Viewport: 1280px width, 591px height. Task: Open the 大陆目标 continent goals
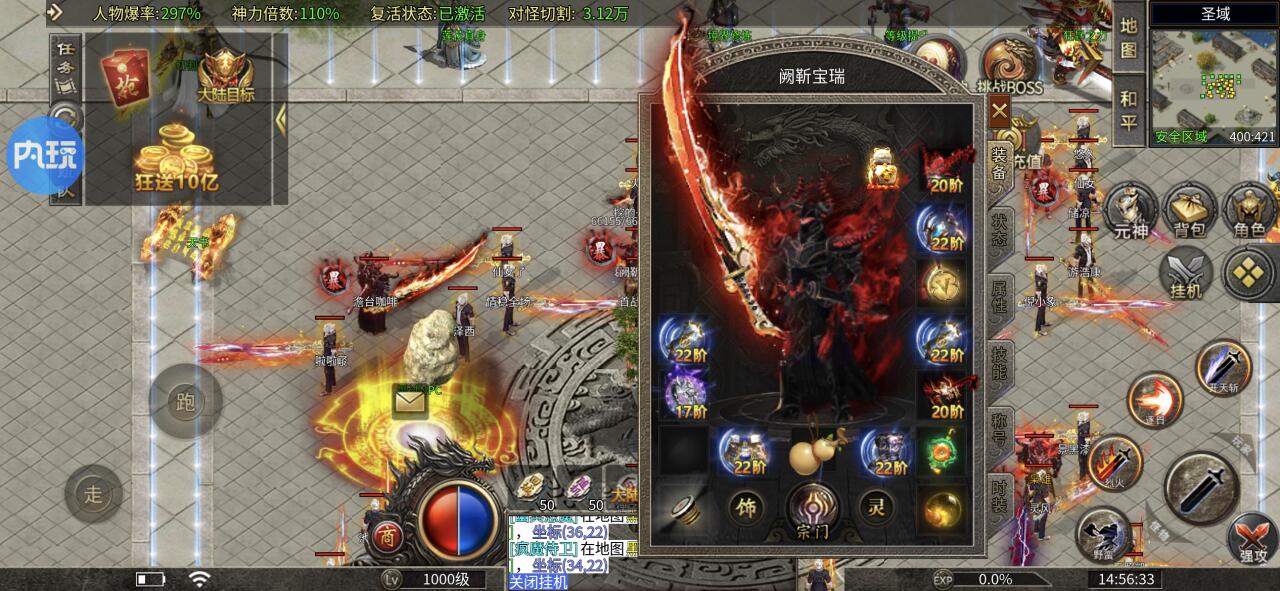point(226,75)
